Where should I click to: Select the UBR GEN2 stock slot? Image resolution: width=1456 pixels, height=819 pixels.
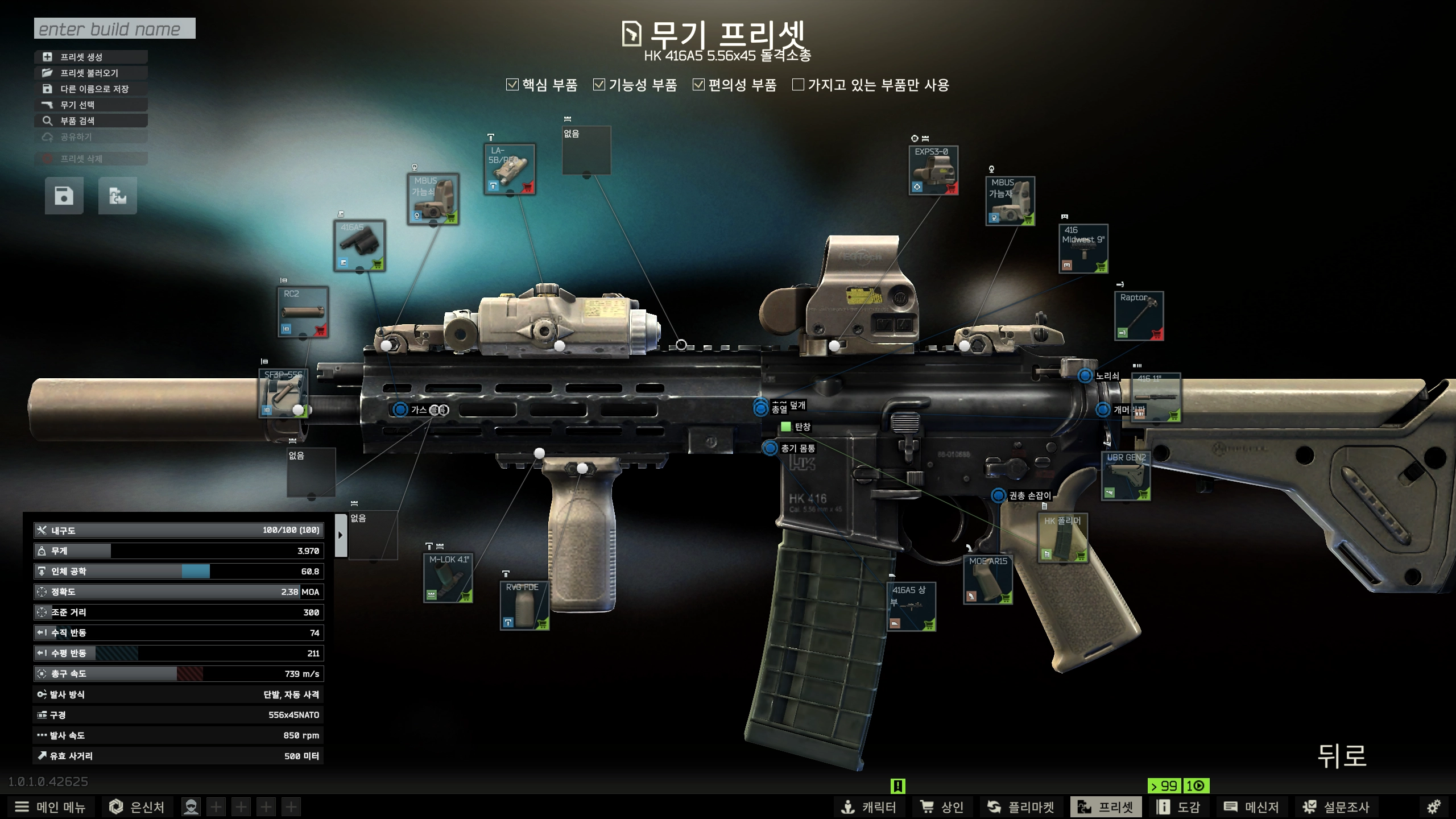1126,477
